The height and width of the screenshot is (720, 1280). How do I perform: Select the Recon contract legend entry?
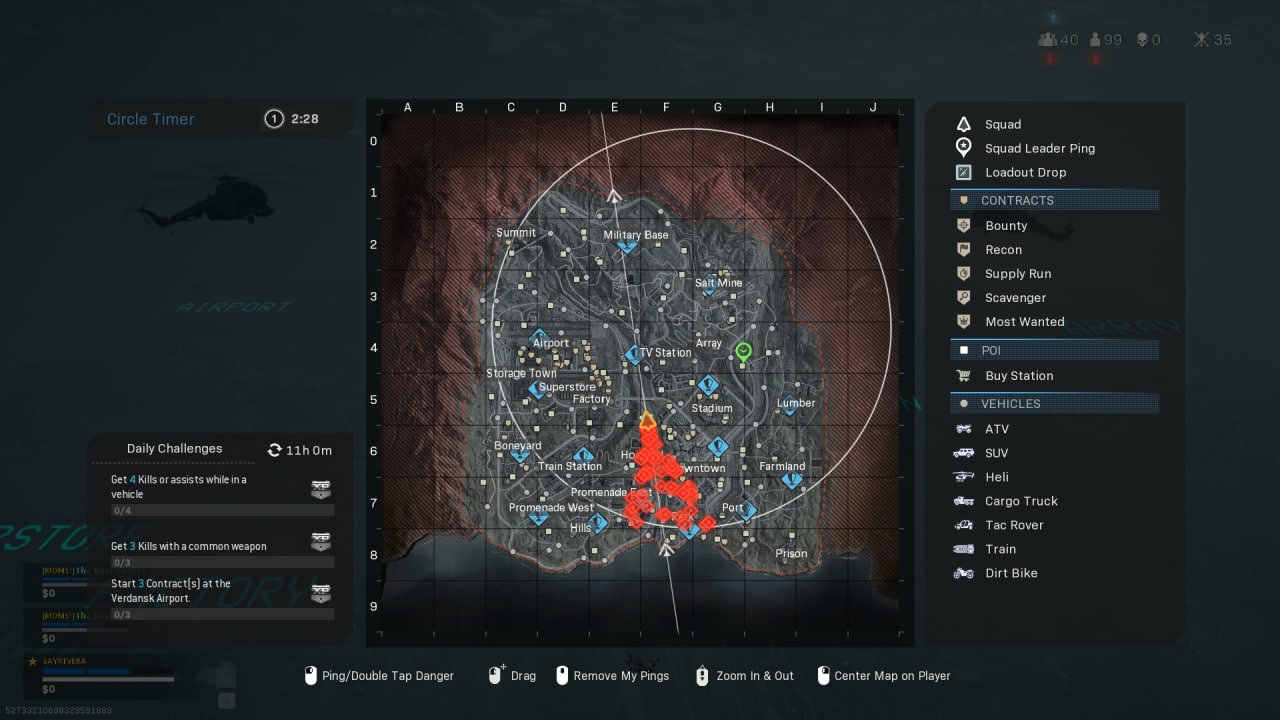[1003, 250]
